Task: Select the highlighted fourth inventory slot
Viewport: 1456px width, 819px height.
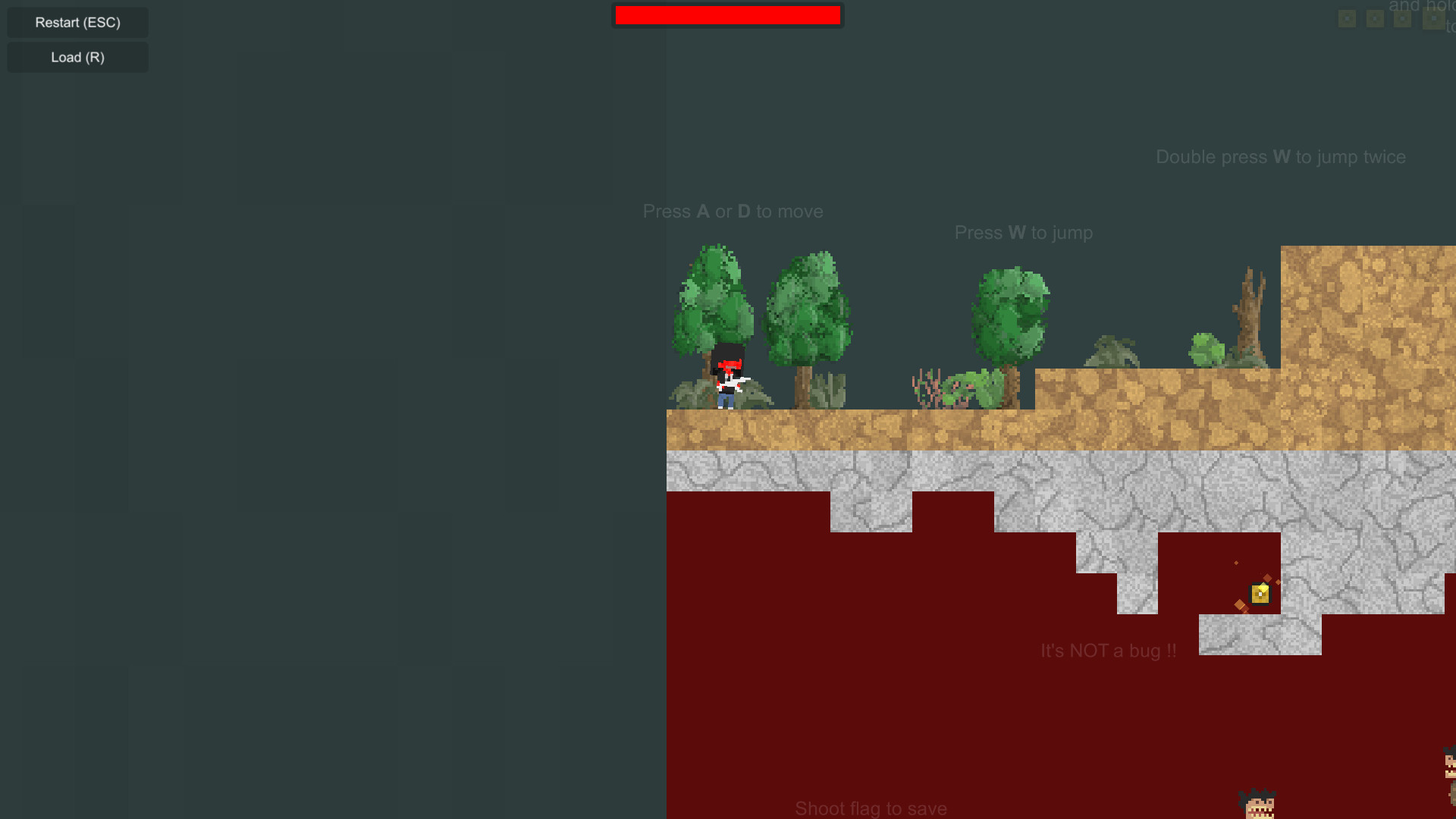Action: point(1434,19)
